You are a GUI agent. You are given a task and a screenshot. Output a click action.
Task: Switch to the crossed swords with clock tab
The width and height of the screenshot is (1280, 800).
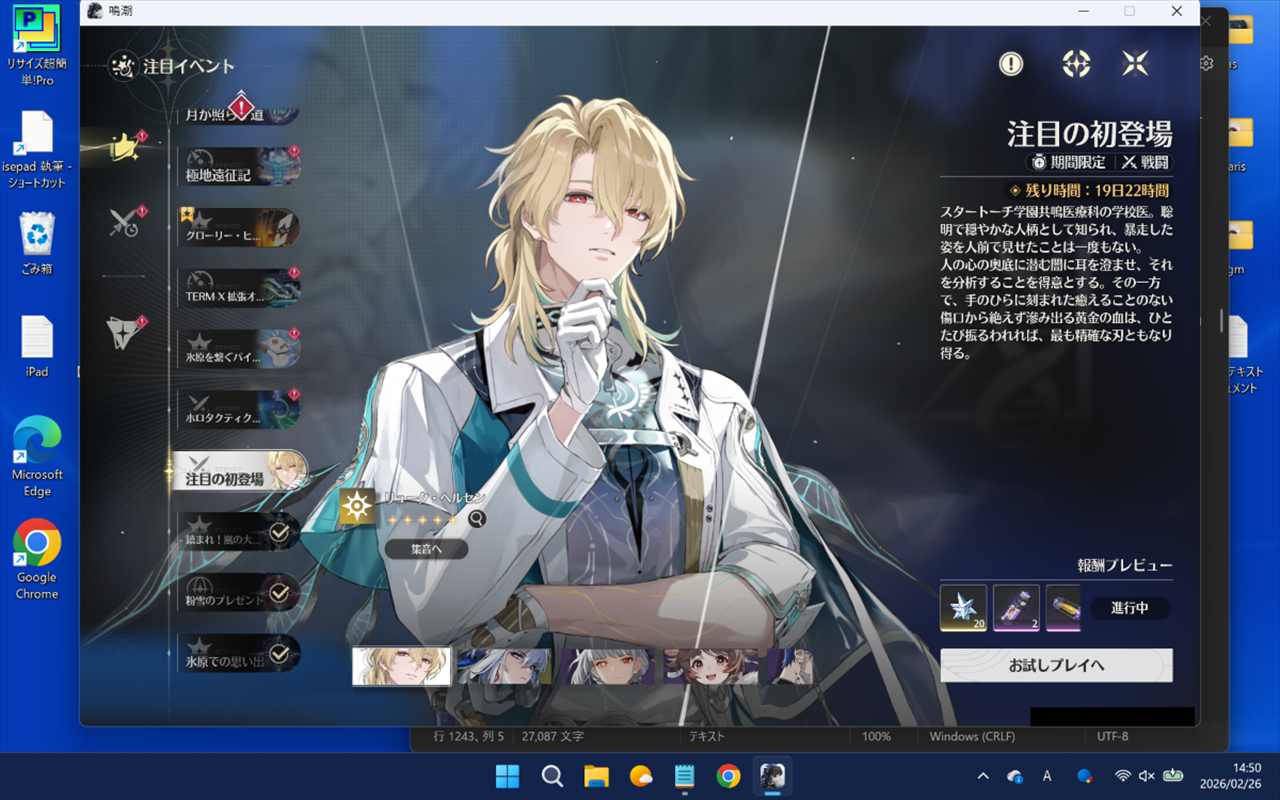click(125, 223)
